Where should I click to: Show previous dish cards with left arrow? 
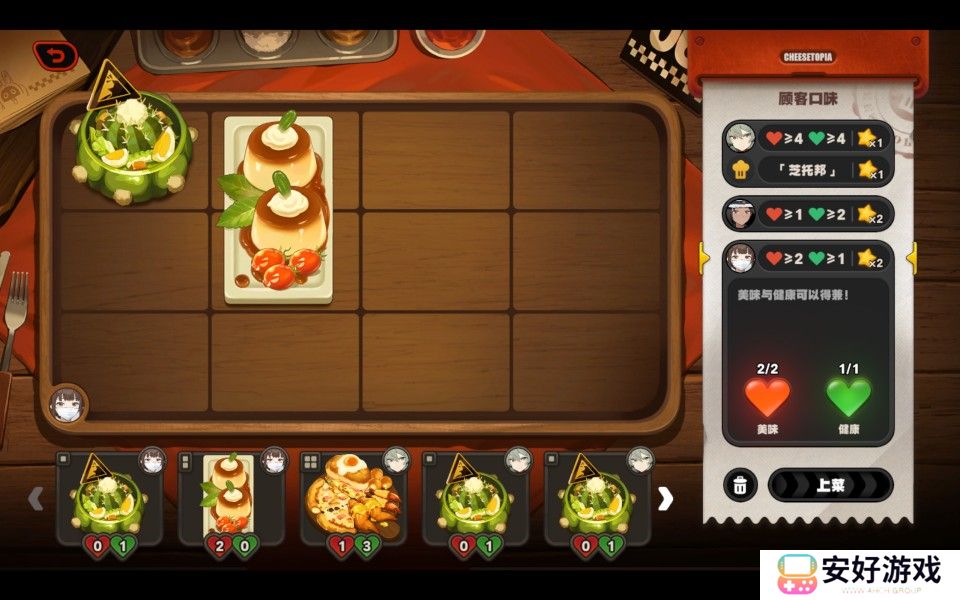tap(36, 498)
